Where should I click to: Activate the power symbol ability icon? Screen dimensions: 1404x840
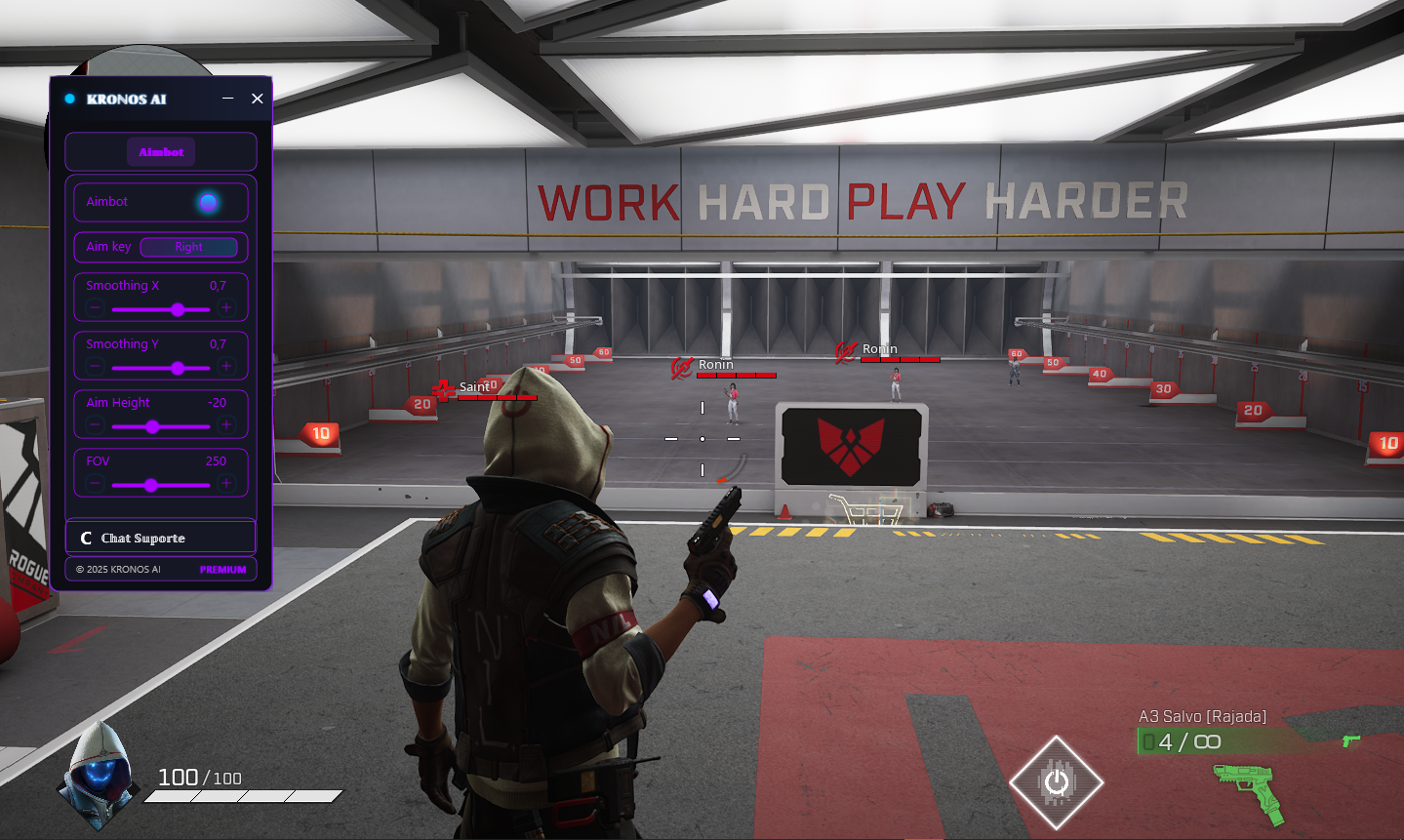tap(1056, 781)
